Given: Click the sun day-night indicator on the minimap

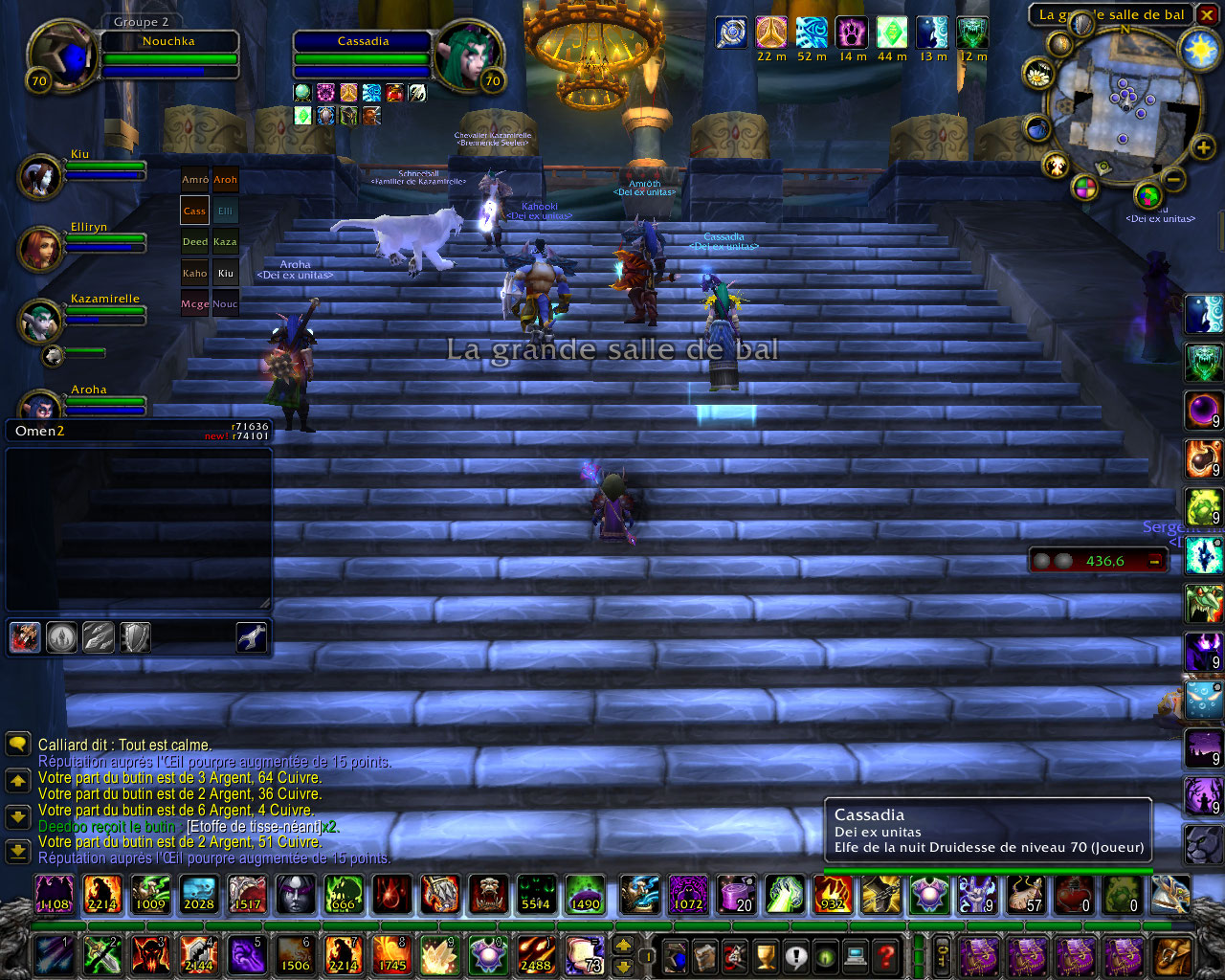Looking at the screenshot, I should click(1200, 50).
